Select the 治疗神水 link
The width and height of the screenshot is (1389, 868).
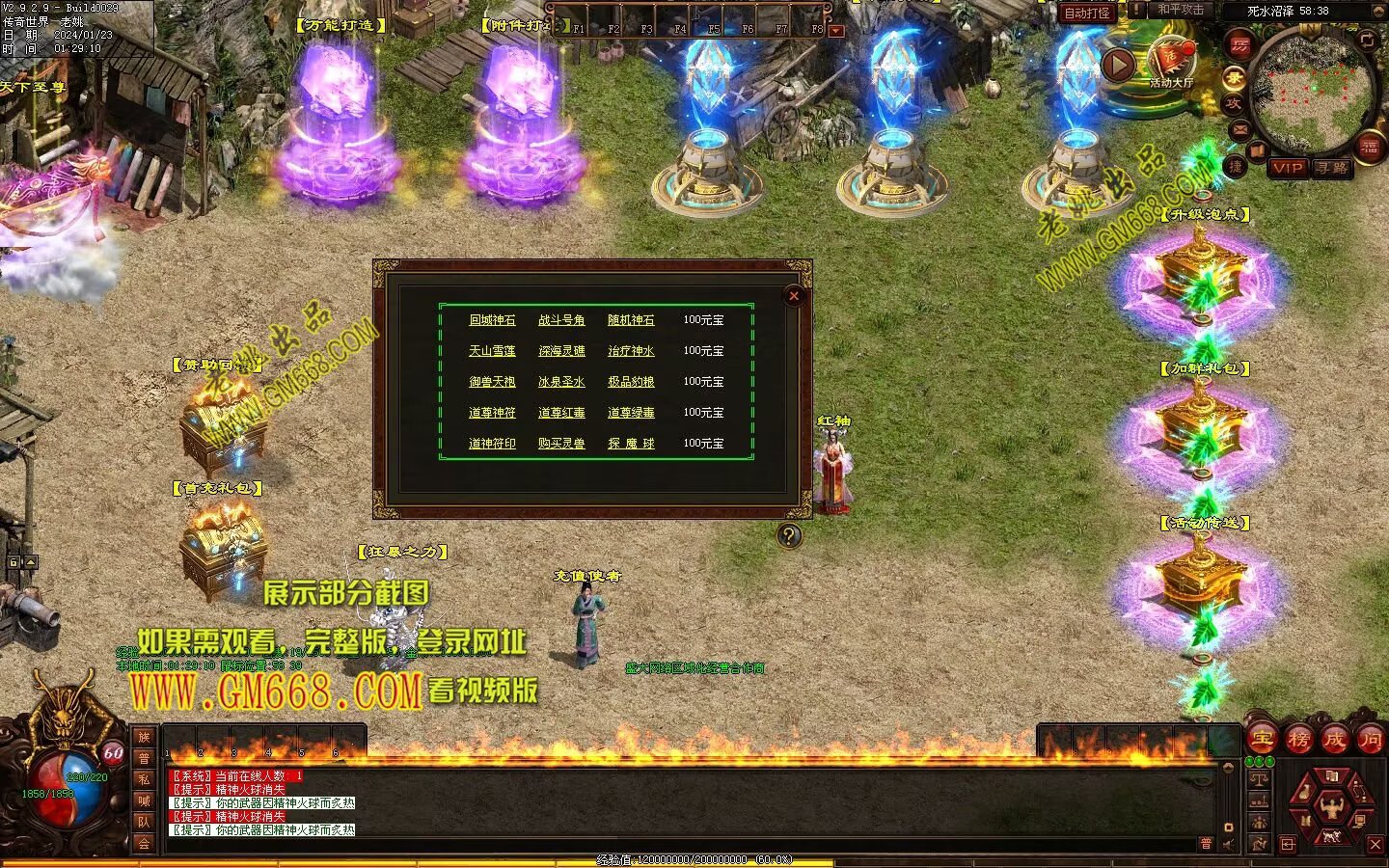631,351
